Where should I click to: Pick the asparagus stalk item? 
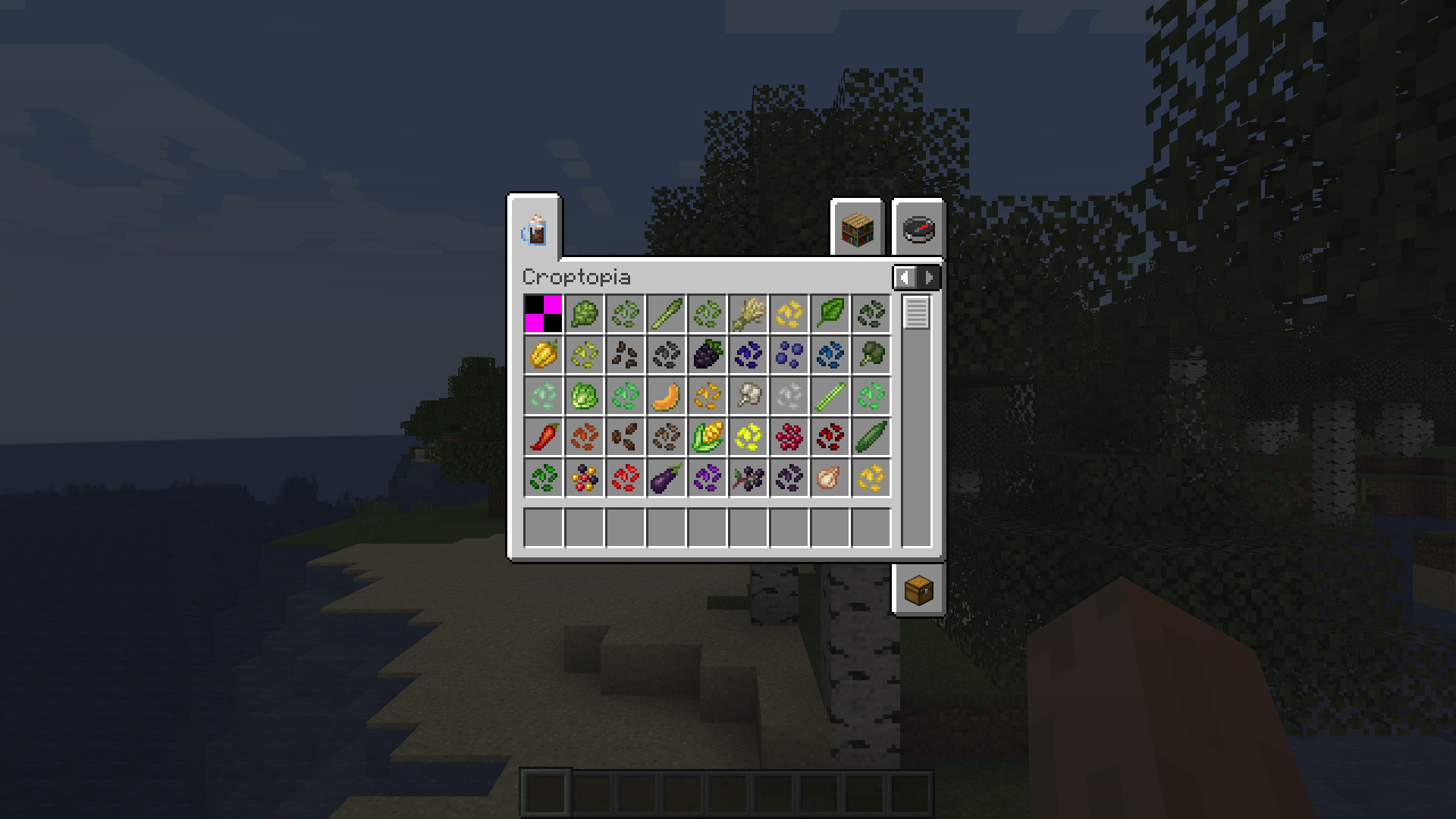[666, 314]
